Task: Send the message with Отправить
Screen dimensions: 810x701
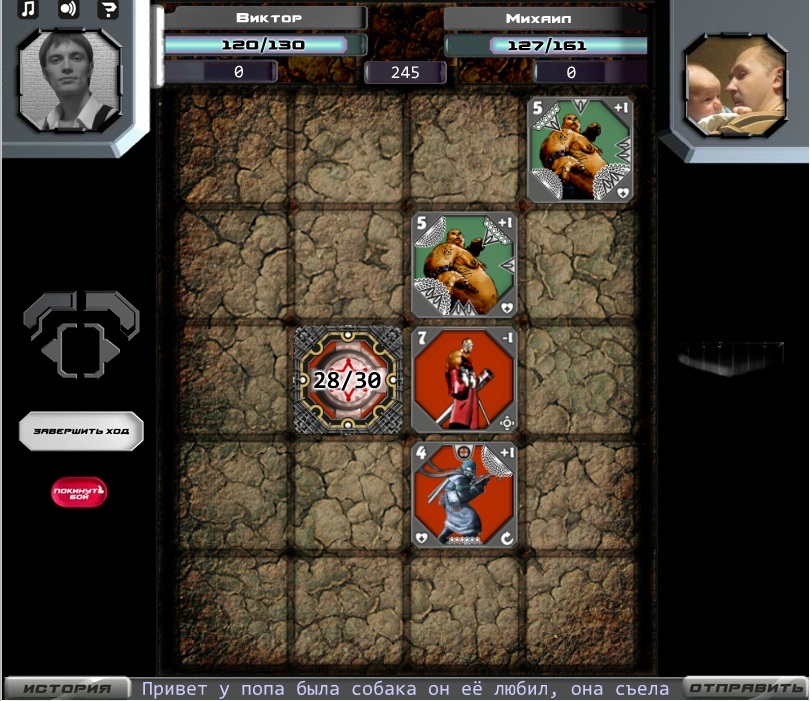Action: (745, 688)
